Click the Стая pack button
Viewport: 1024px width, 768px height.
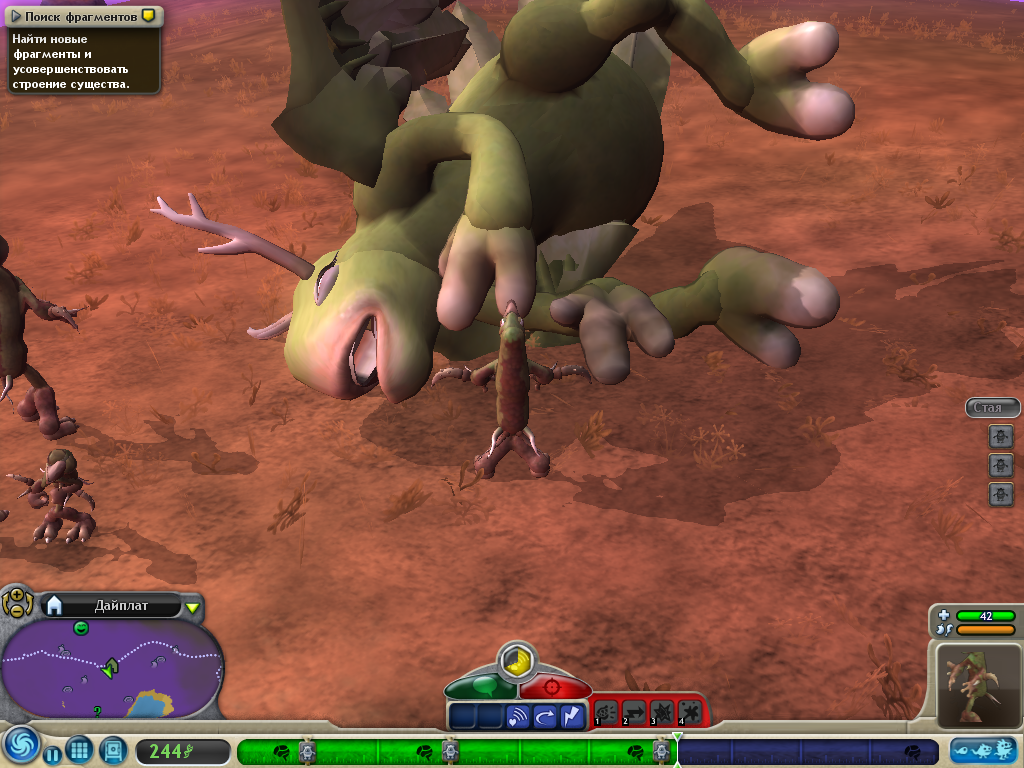[x=991, y=408]
